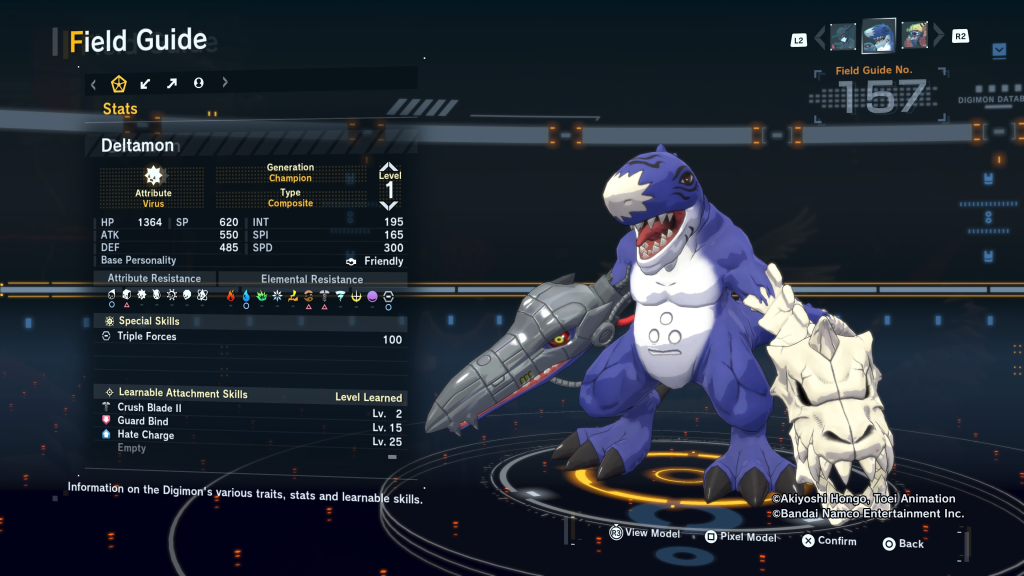This screenshot has height=576, width=1024.
Task: Expand the blue dropdown chevron
Action: pyautogui.click(x=999, y=49)
